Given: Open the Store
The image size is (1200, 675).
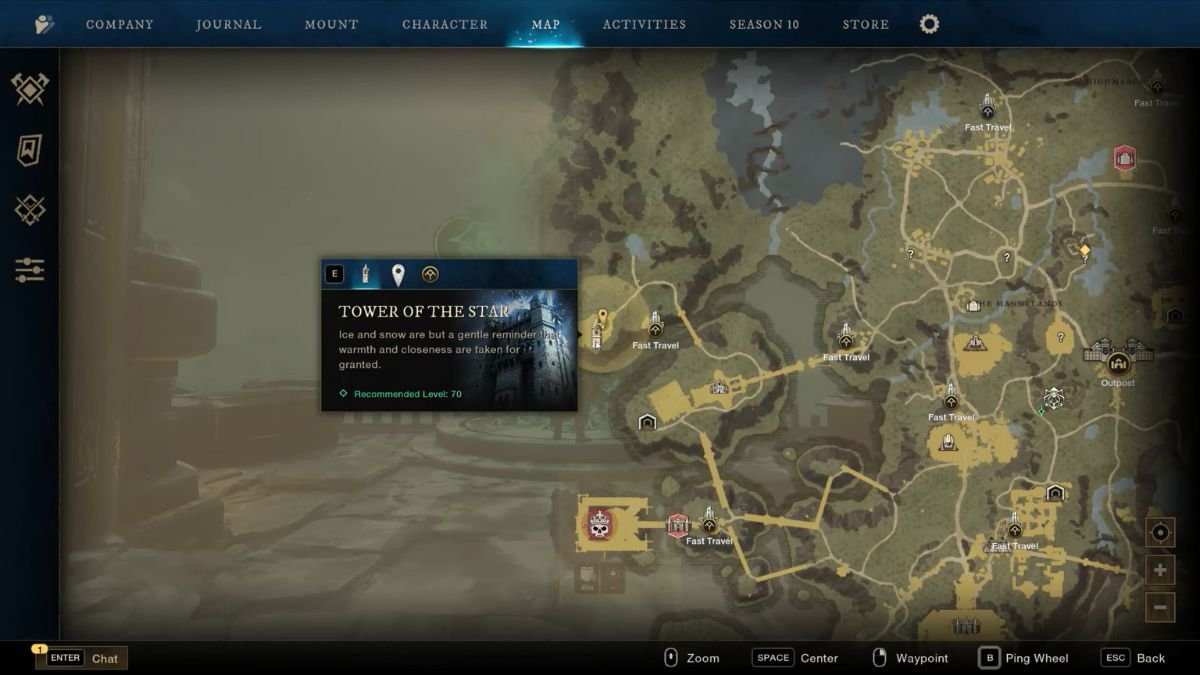Looking at the screenshot, I should tap(866, 24).
